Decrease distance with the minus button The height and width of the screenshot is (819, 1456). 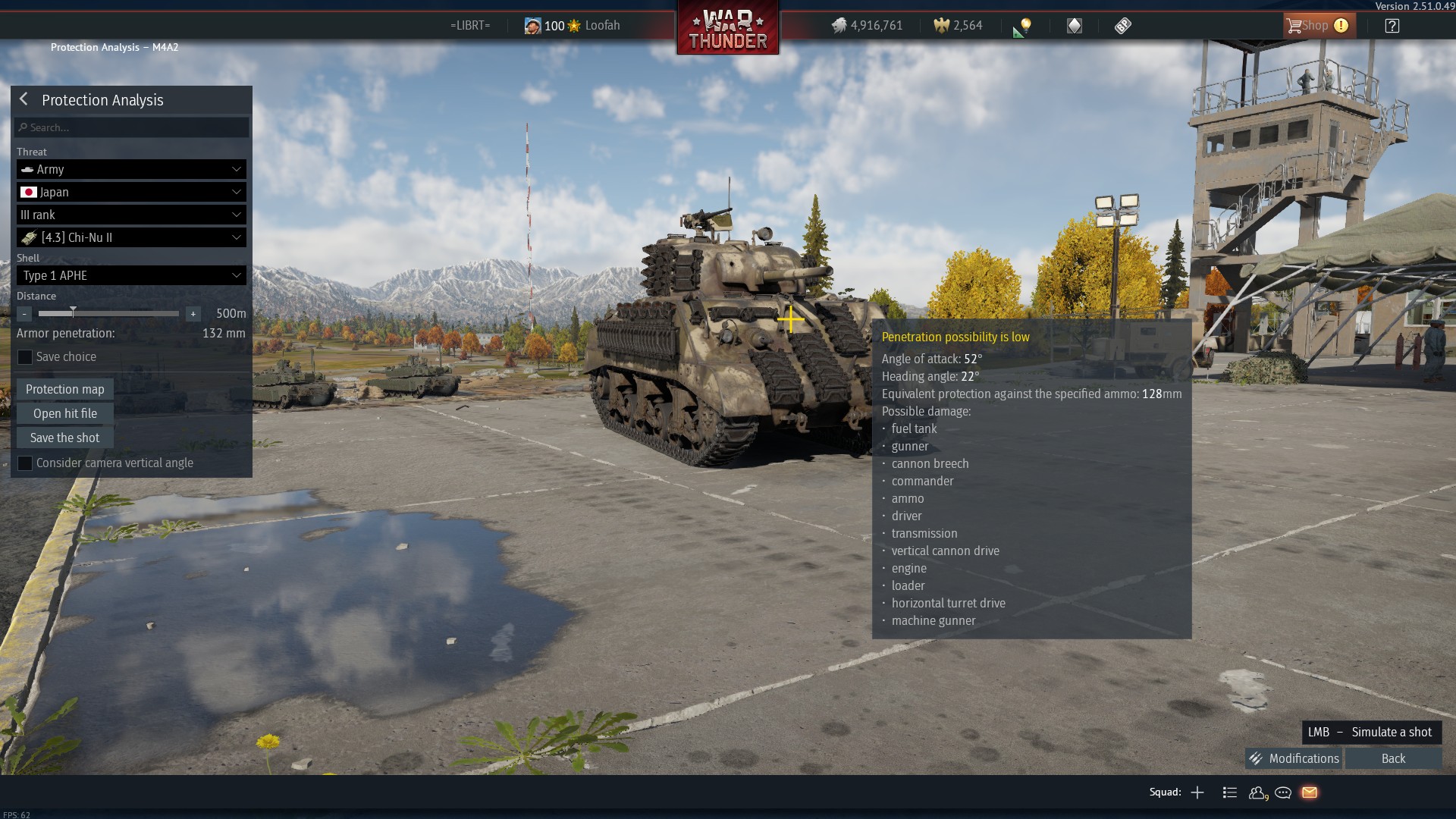[x=24, y=313]
